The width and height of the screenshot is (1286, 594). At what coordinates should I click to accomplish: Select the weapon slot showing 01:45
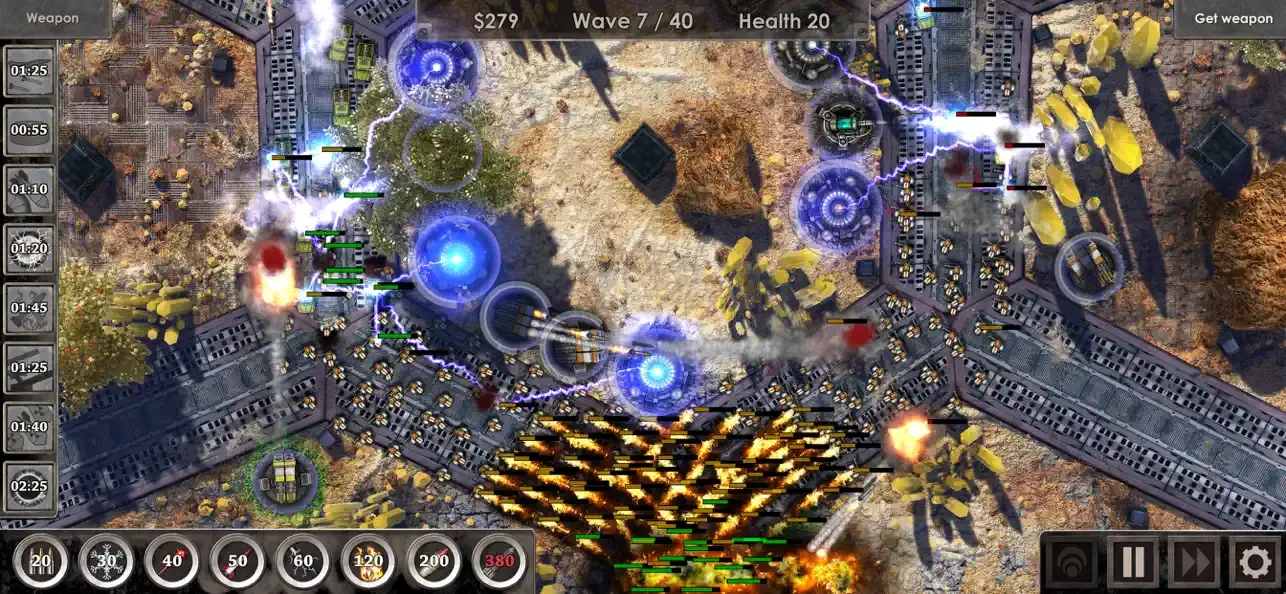(x=29, y=308)
